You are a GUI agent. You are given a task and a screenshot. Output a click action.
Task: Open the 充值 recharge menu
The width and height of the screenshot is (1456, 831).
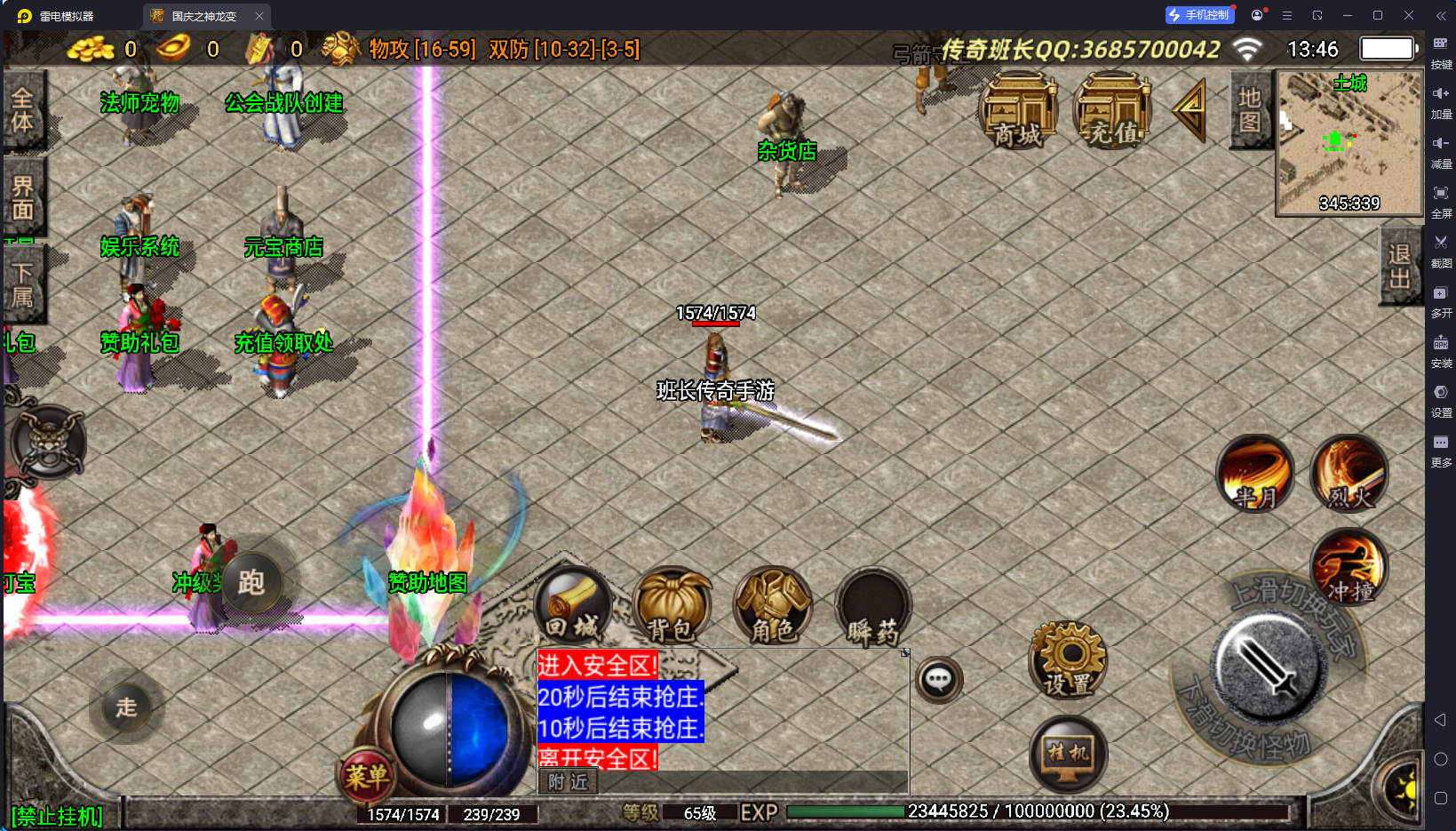(x=1112, y=112)
